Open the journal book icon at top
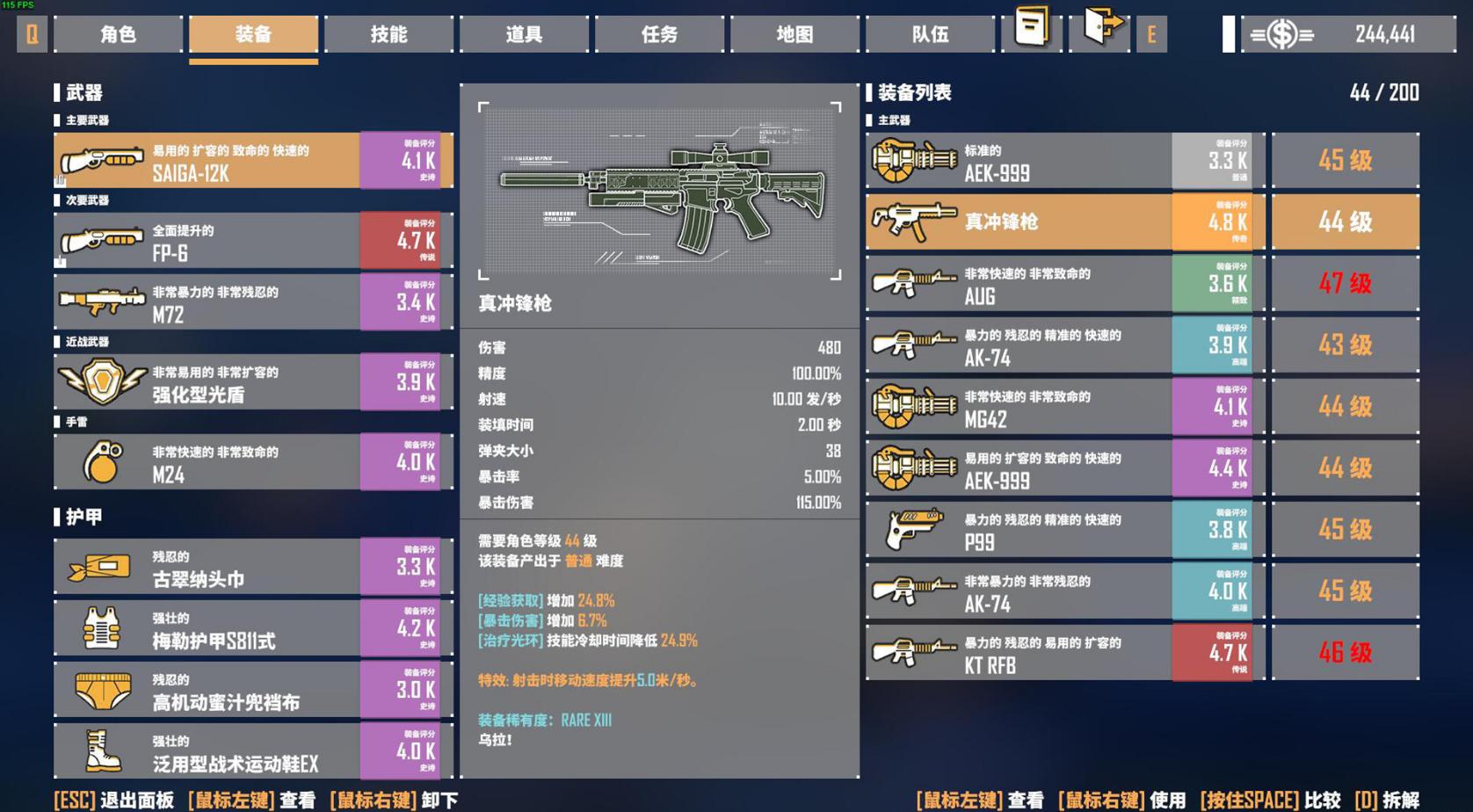This screenshot has height=812, width=1473. tap(1029, 31)
